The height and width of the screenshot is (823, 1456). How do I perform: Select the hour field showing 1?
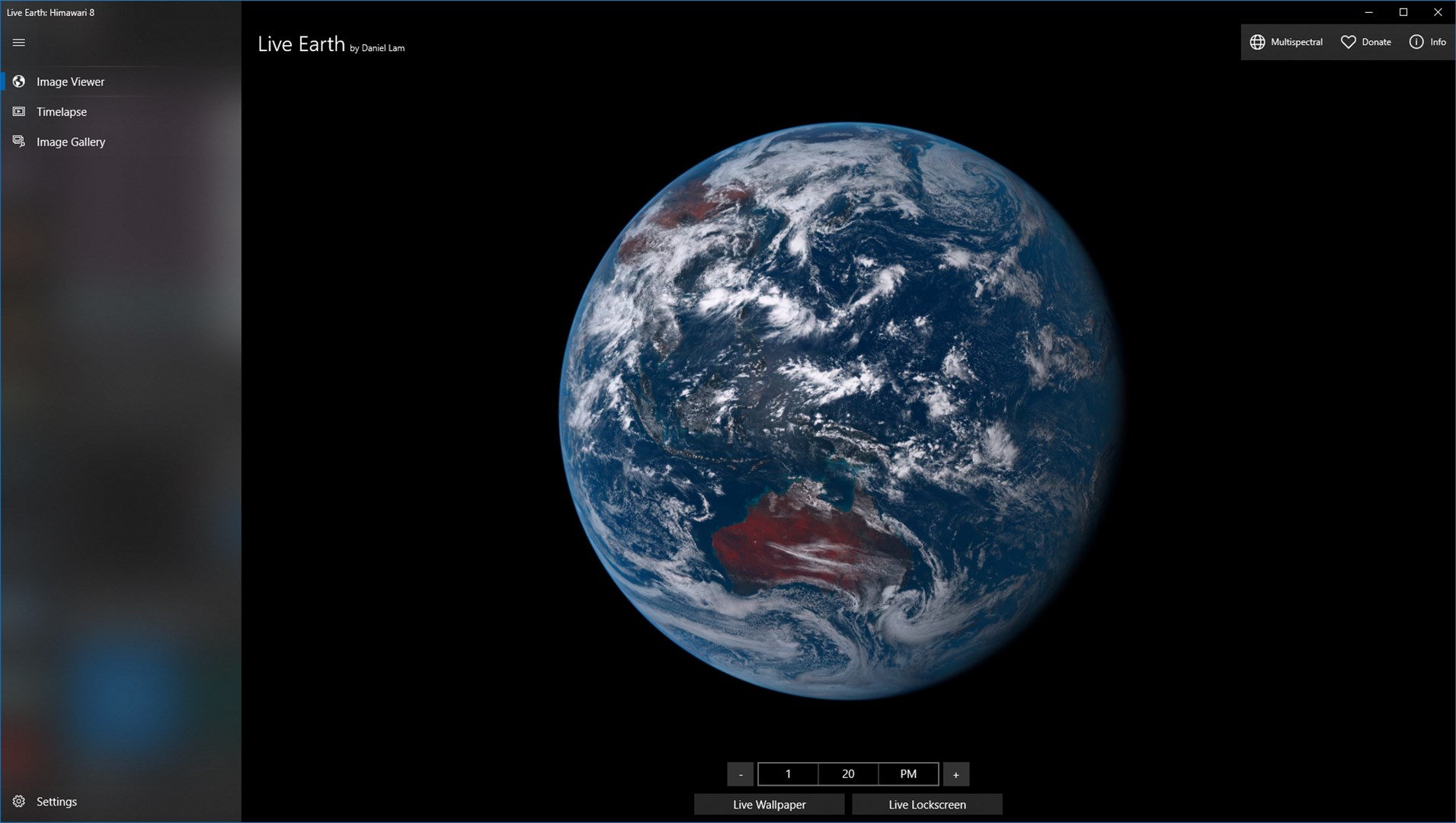[x=788, y=773]
